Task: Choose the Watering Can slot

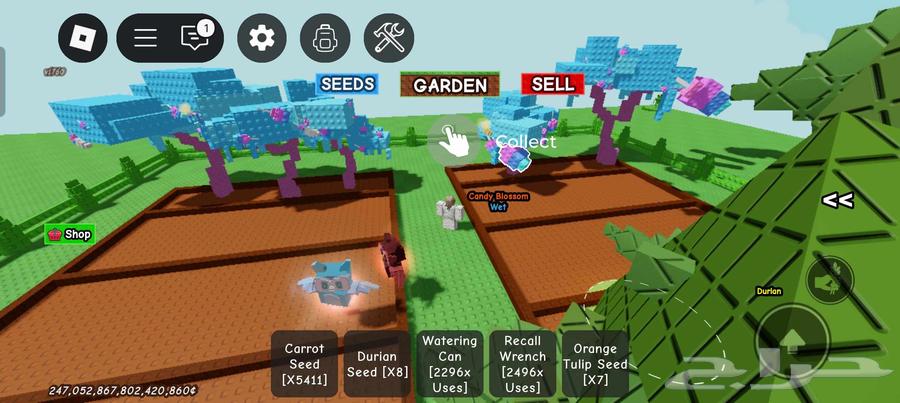Action: click(x=450, y=364)
